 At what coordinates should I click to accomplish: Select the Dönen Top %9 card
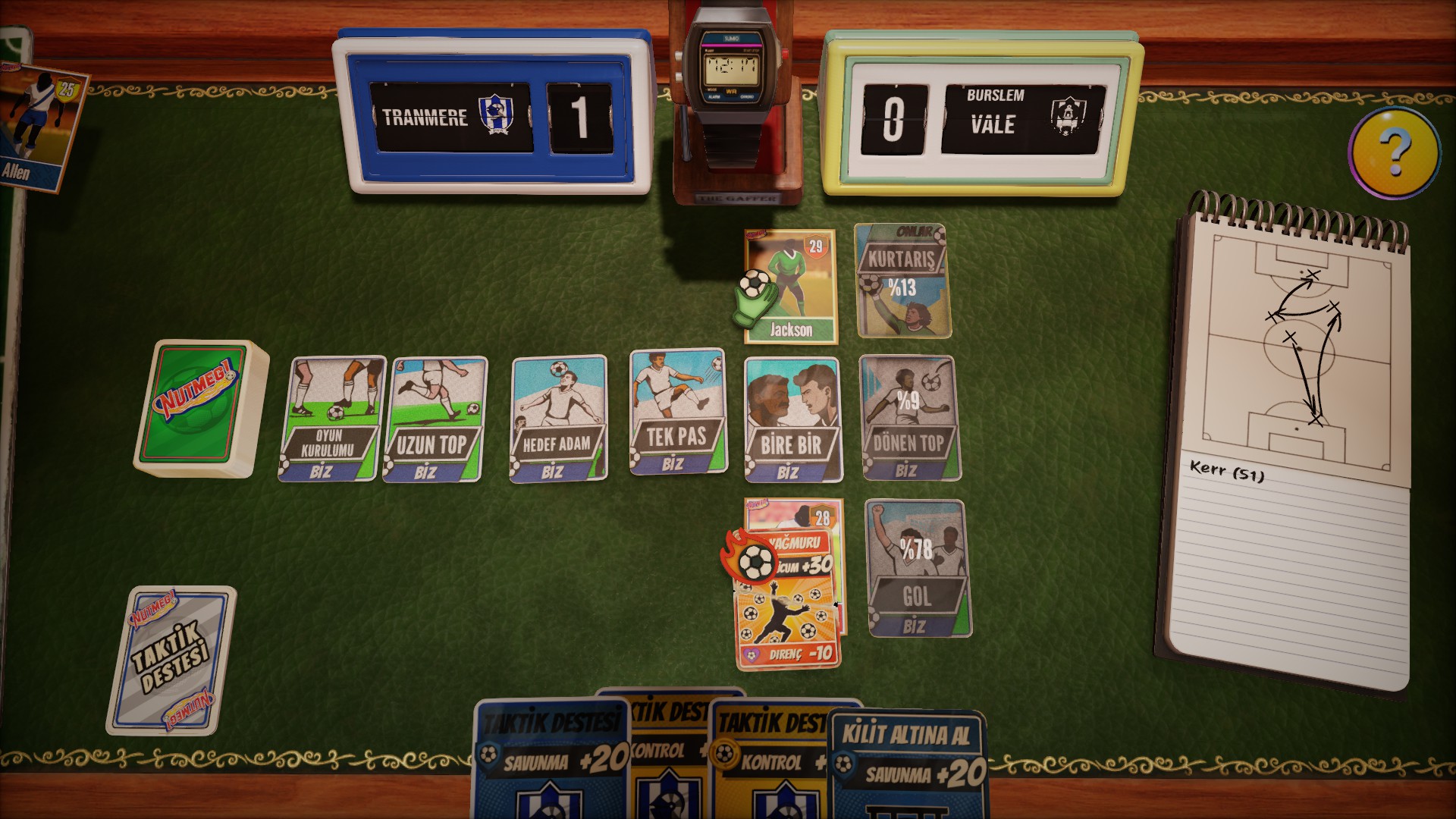[910, 418]
